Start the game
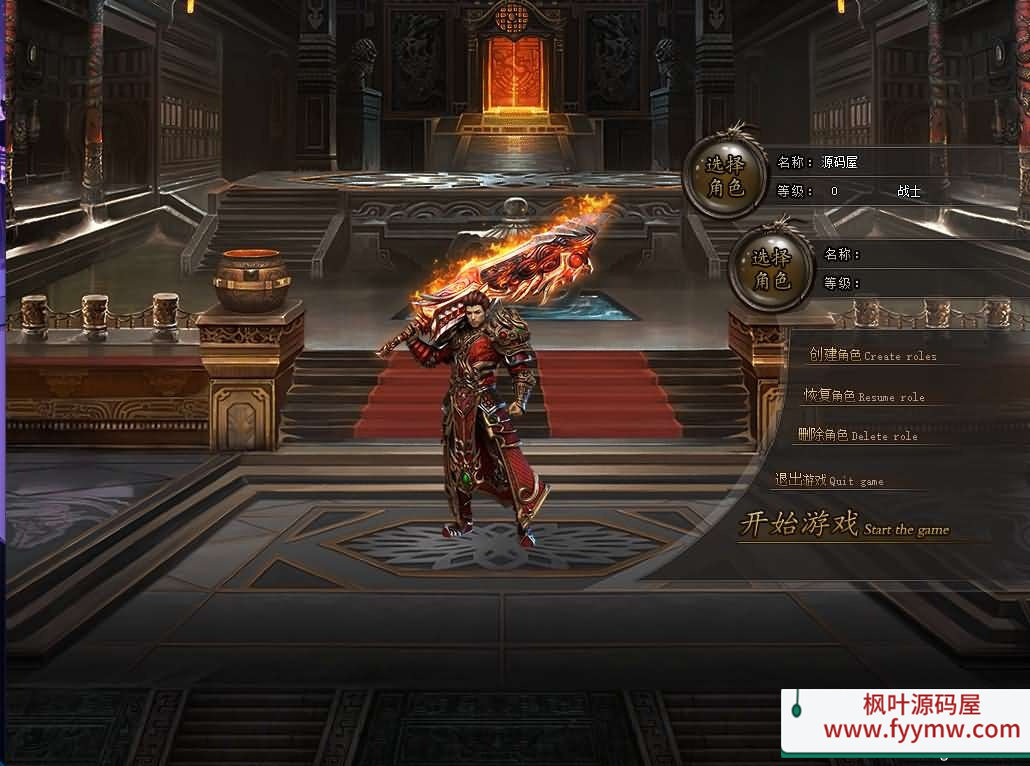1030x766 pixels. 844,525
